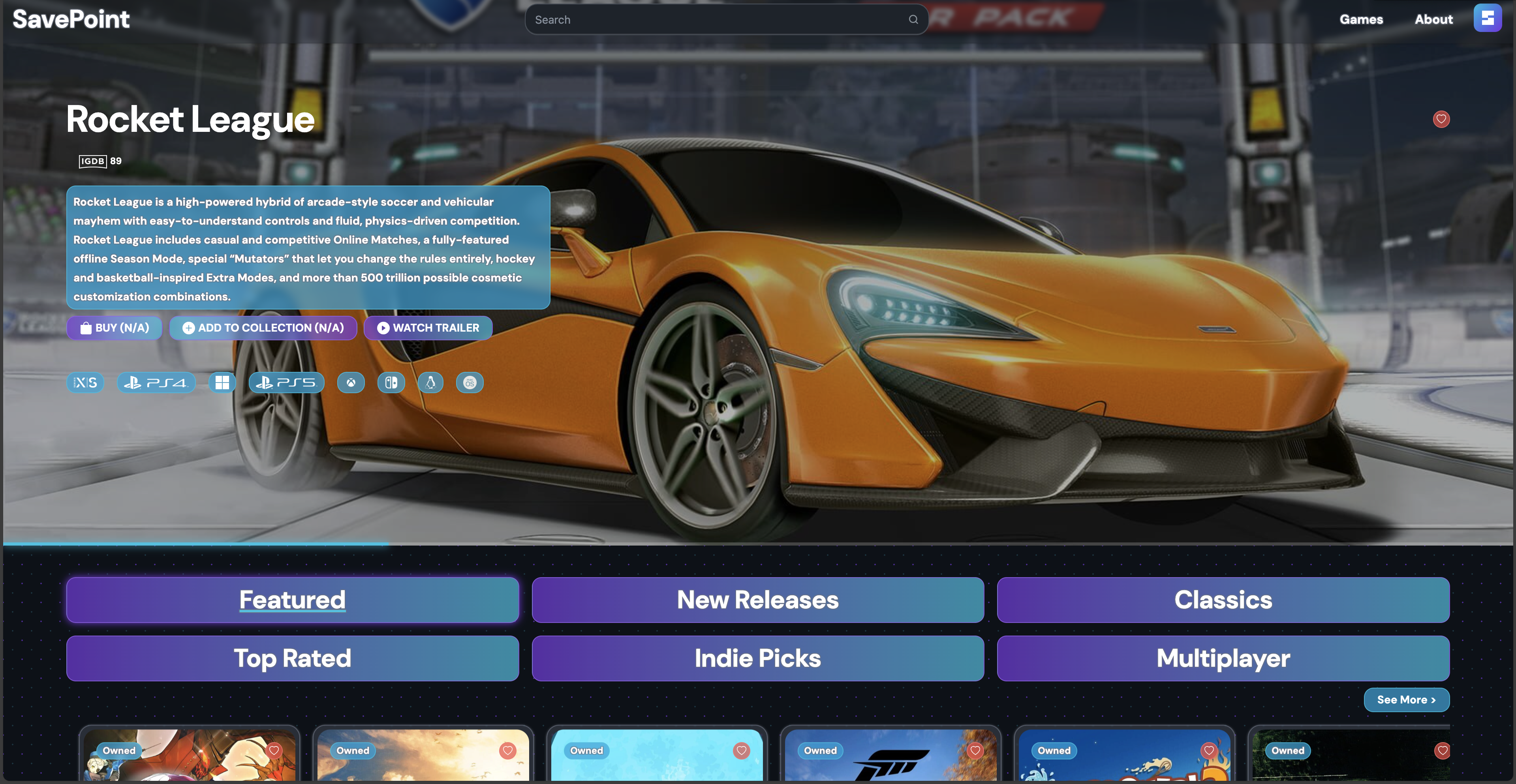
Task: Select the PS4 platform icon
Action: (x=156, y=382)
